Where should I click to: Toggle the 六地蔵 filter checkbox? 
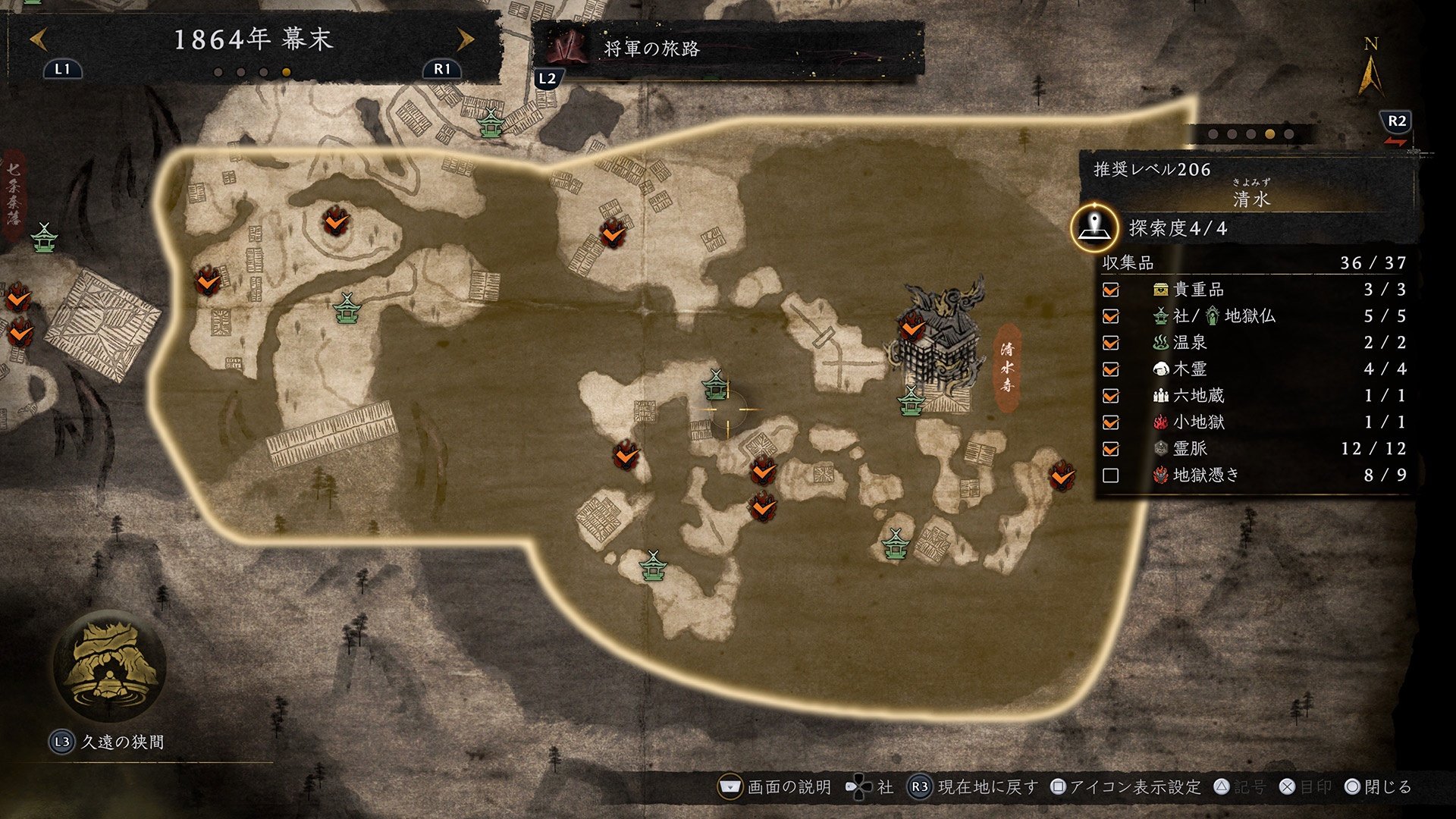tap(1111, 396)
